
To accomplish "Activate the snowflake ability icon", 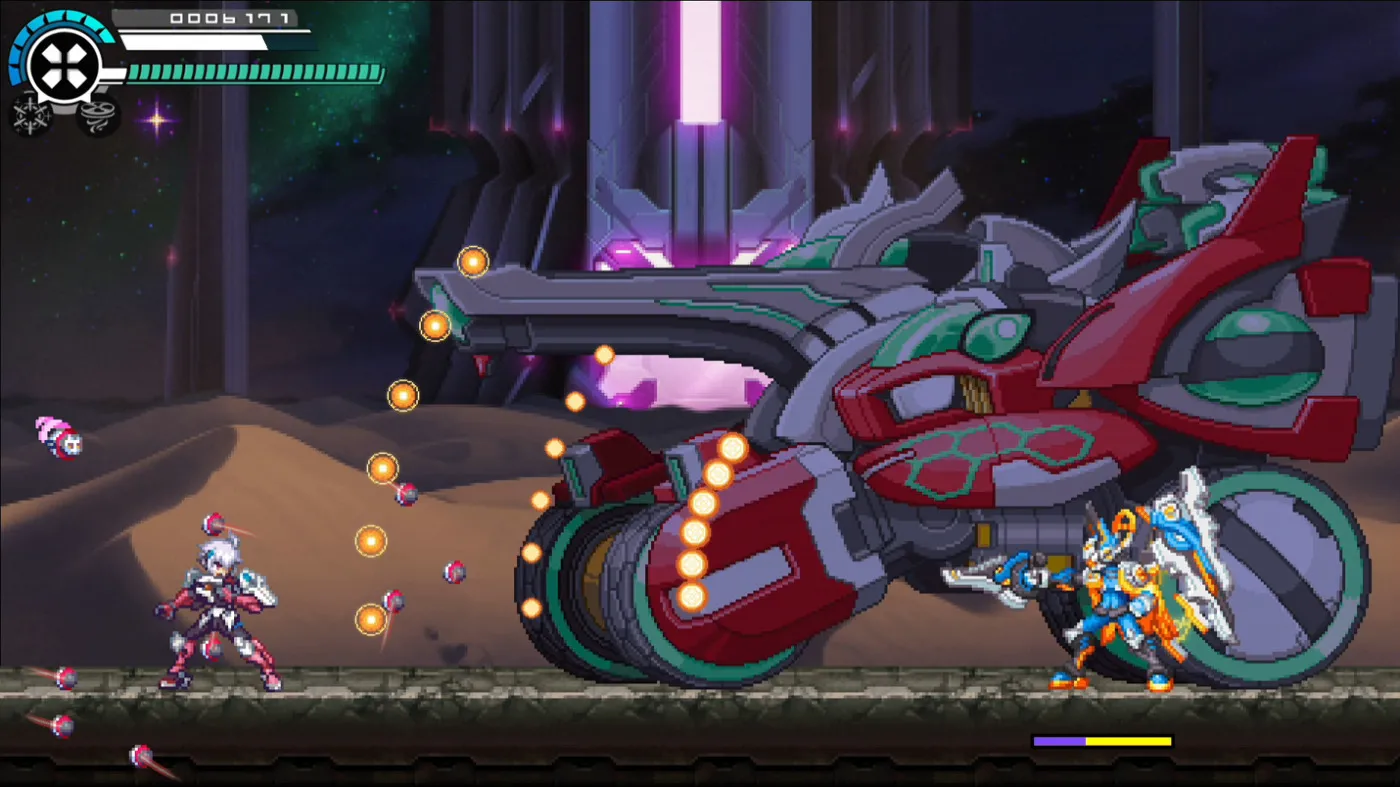I will pyautogui.click(x=31, y=115).
